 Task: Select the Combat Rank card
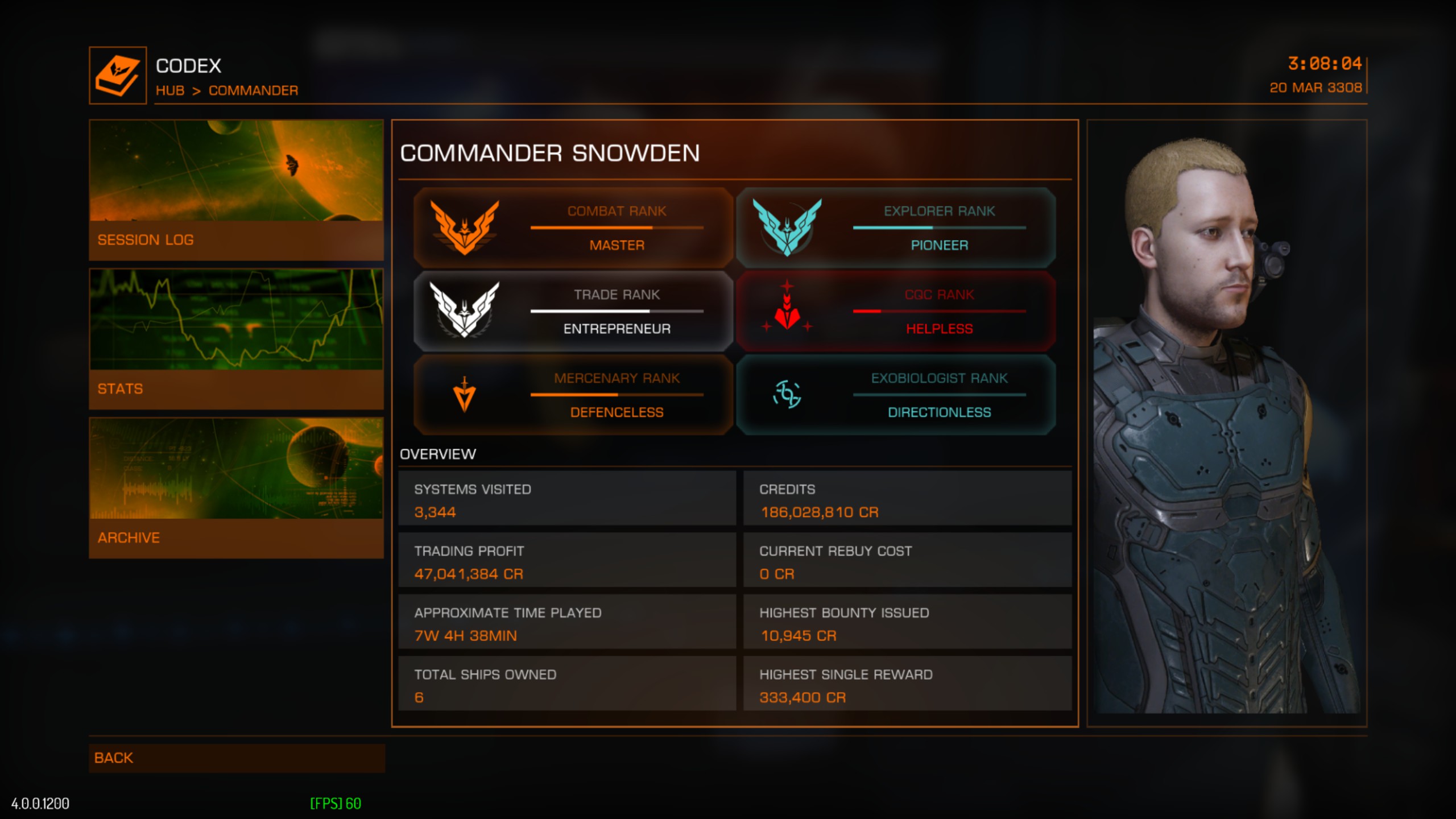(x=573, y=227)
